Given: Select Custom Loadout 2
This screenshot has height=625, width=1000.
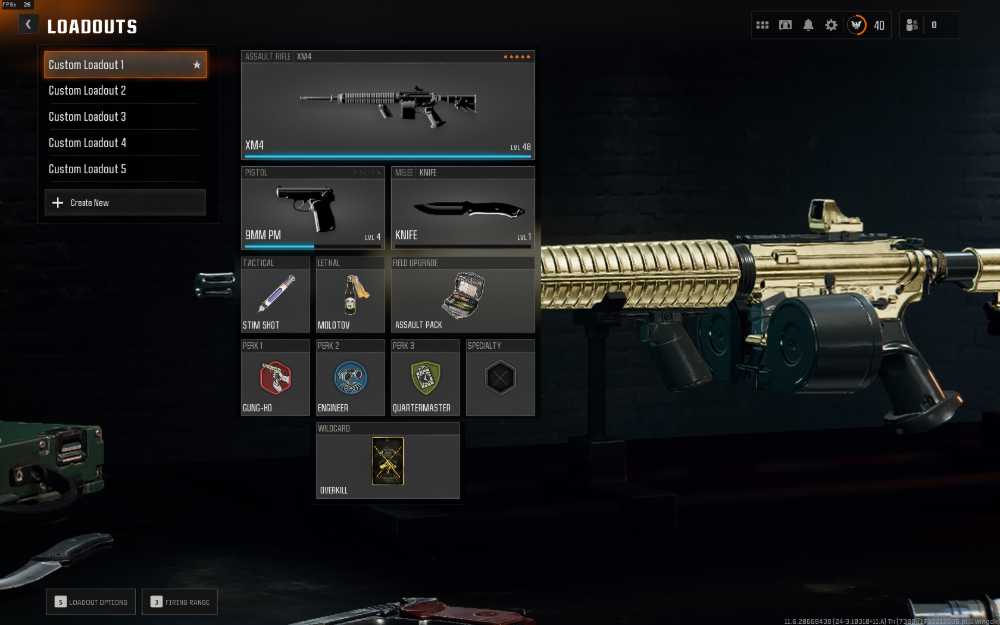Looking at the screenshot, I should tap(124, 91).
